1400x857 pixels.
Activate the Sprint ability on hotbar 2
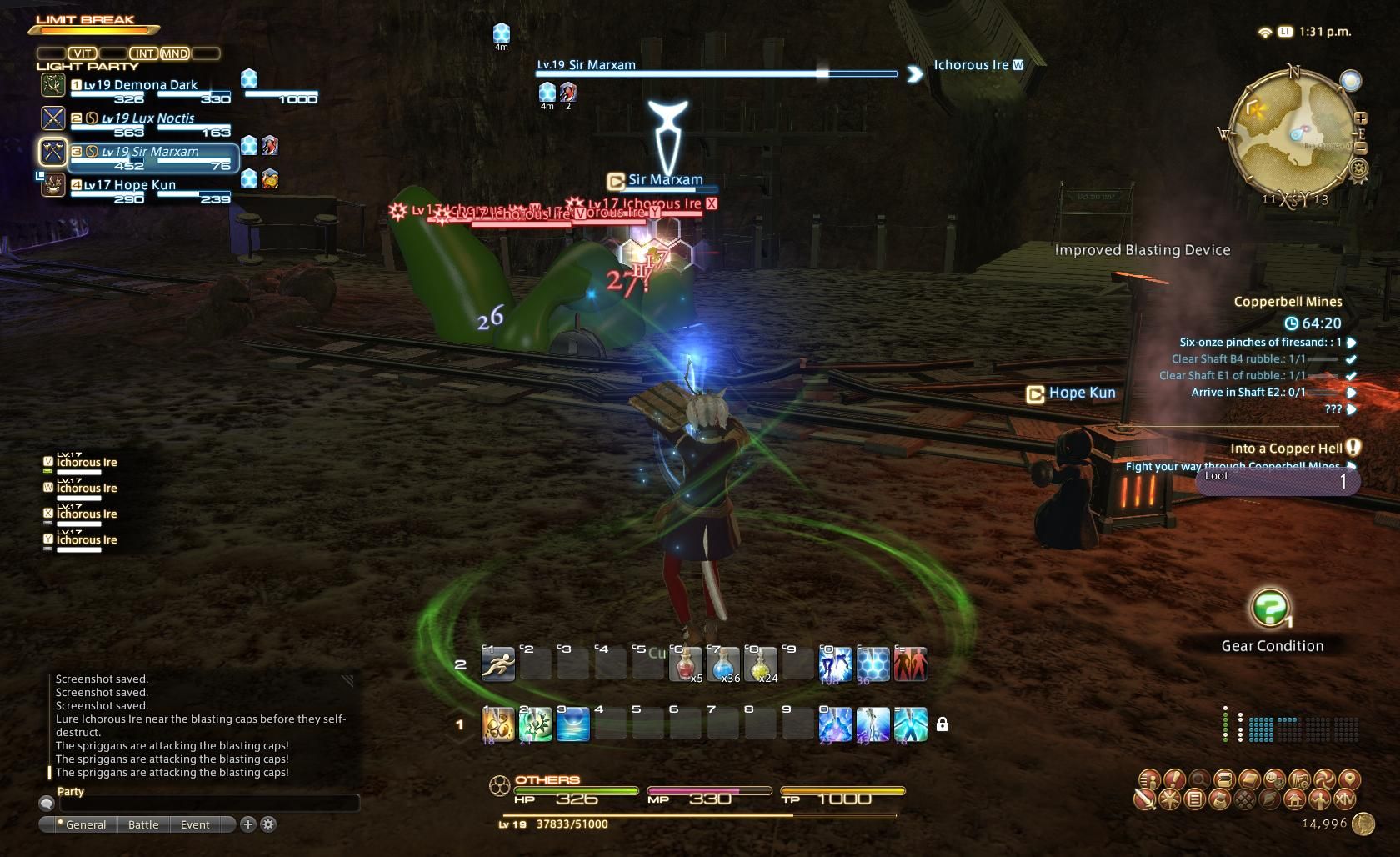coord(498,664)
